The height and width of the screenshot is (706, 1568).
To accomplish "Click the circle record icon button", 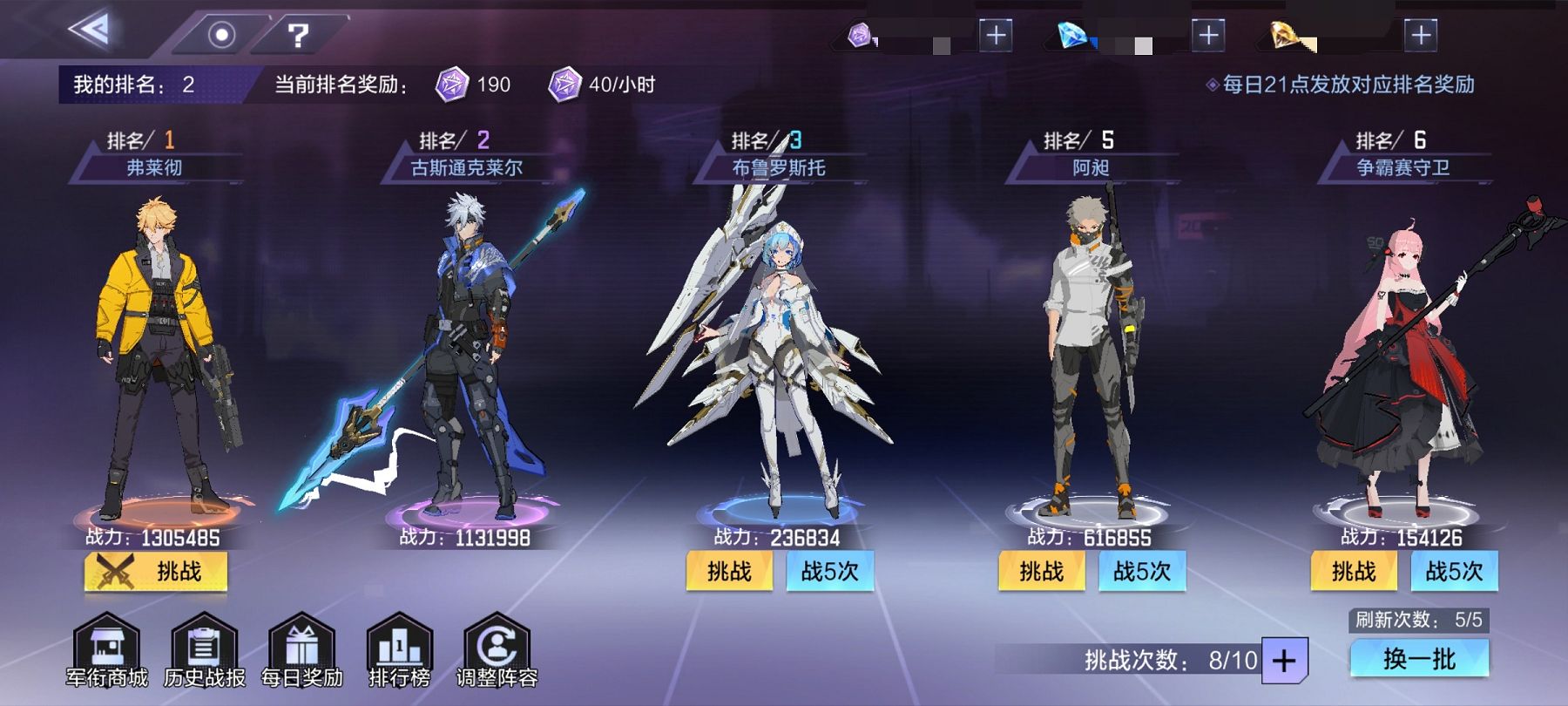I will (221, 35).
